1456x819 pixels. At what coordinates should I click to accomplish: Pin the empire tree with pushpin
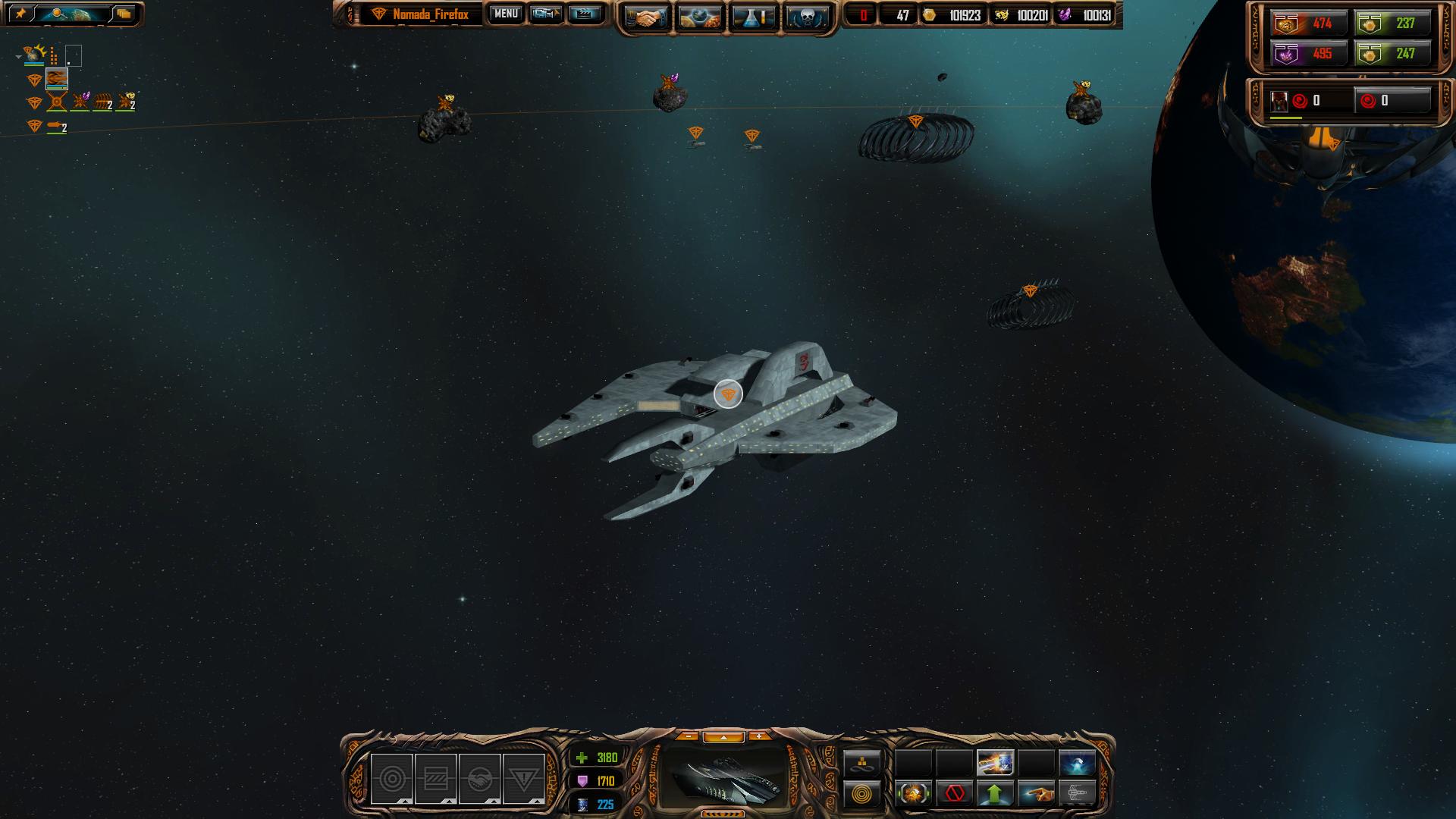(20, 14)
